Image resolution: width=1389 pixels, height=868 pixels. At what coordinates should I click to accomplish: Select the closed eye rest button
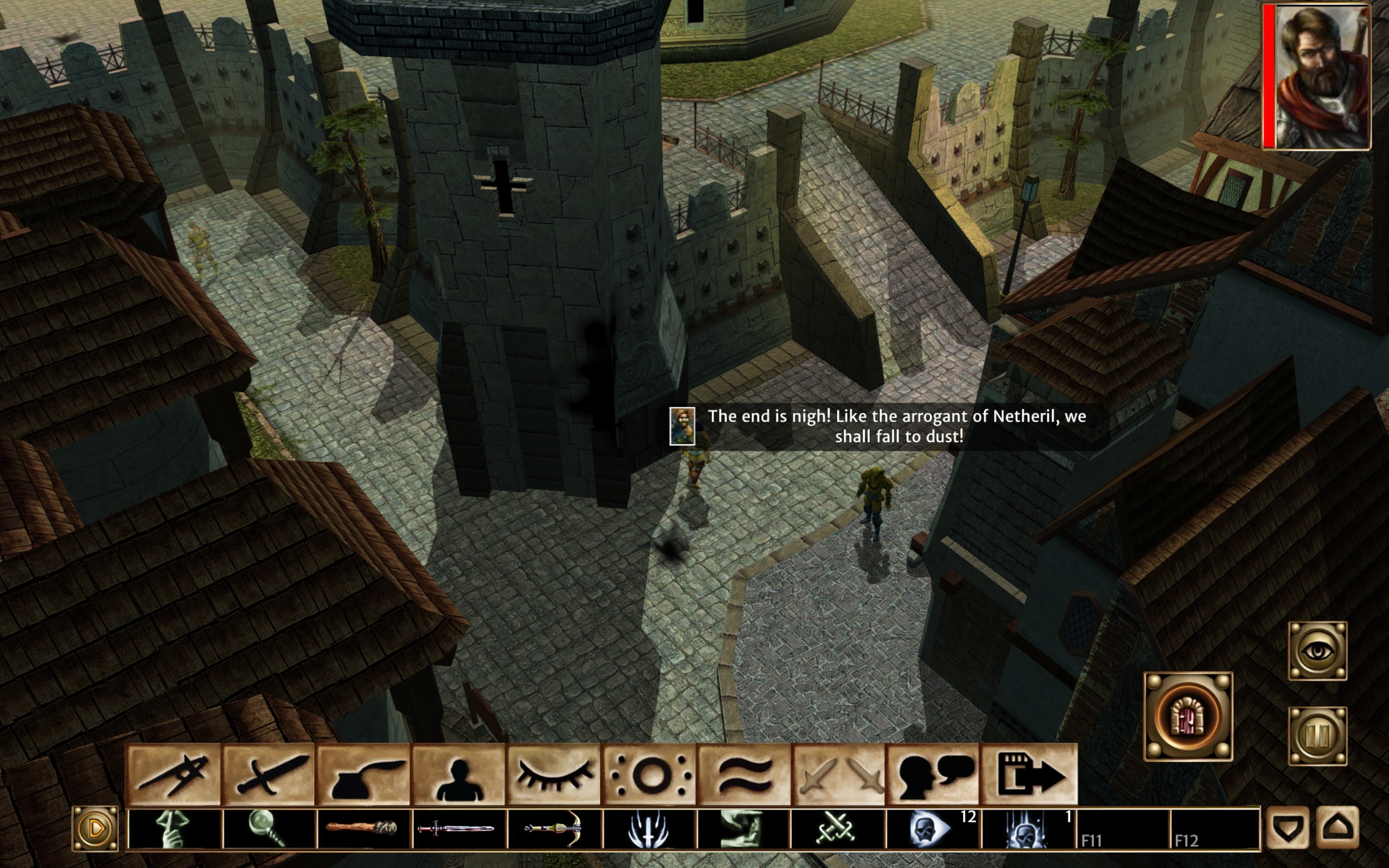click(553, 774)
